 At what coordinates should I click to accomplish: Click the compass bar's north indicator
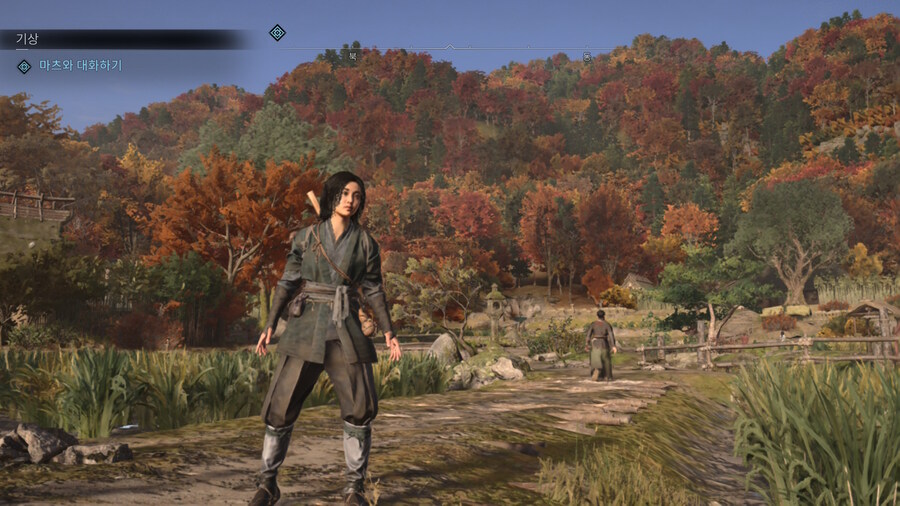click(352, 56)
